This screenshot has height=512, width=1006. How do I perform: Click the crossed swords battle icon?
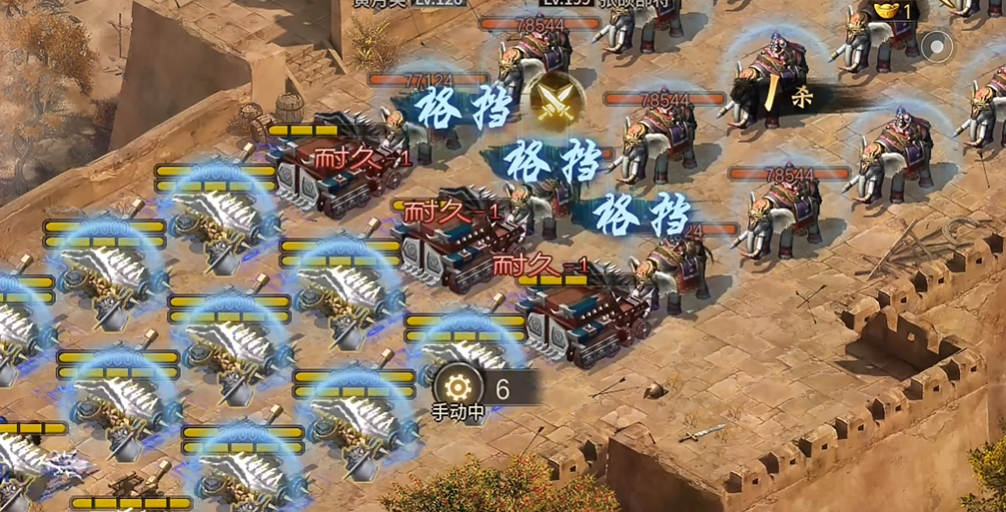coord(554,99)
